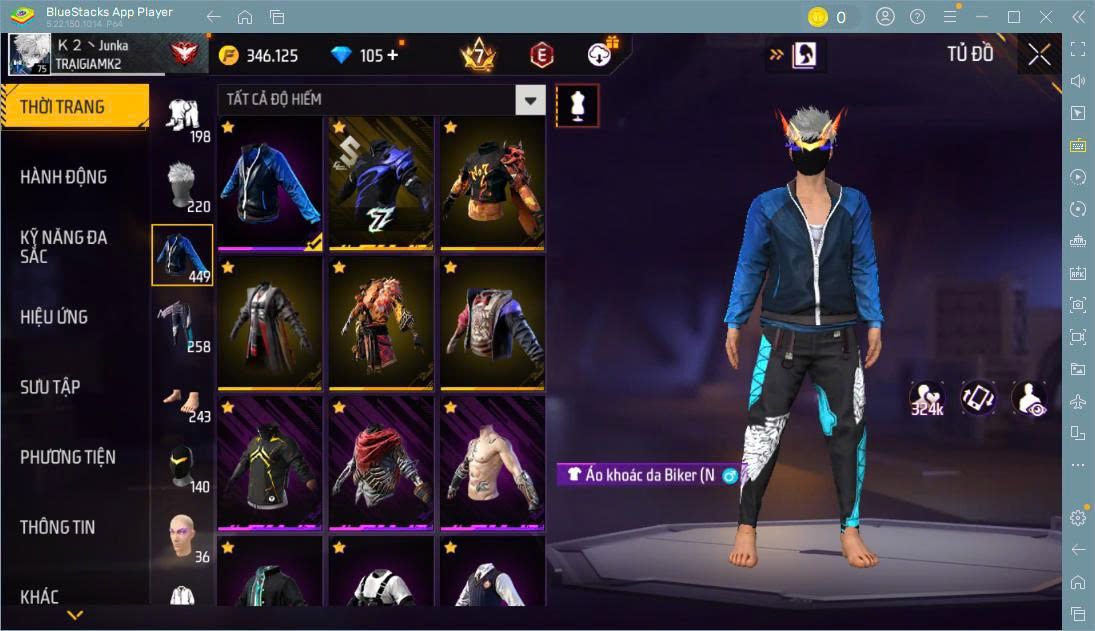The width and height of the screenshot is (1095, 631).
Task: Open the THÔNG TIN tab
Action: tap(58, 527)
